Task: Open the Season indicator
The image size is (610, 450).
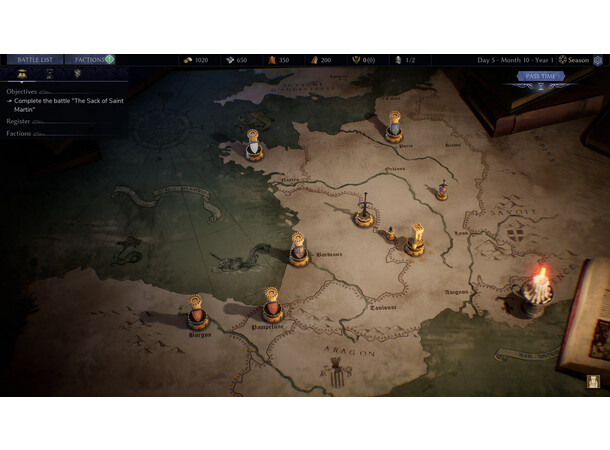Action: pos(574,60)
